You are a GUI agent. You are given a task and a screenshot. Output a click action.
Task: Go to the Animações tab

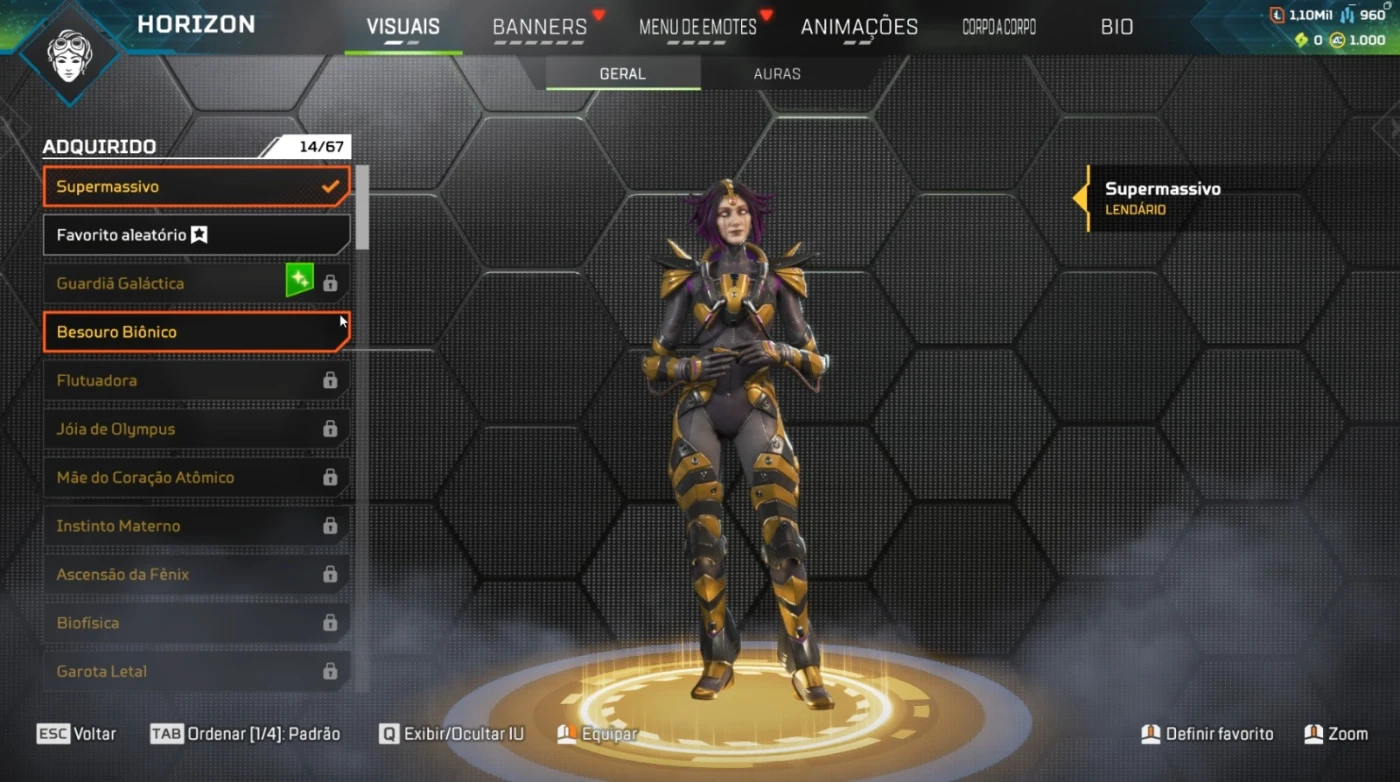coord(859,27)
